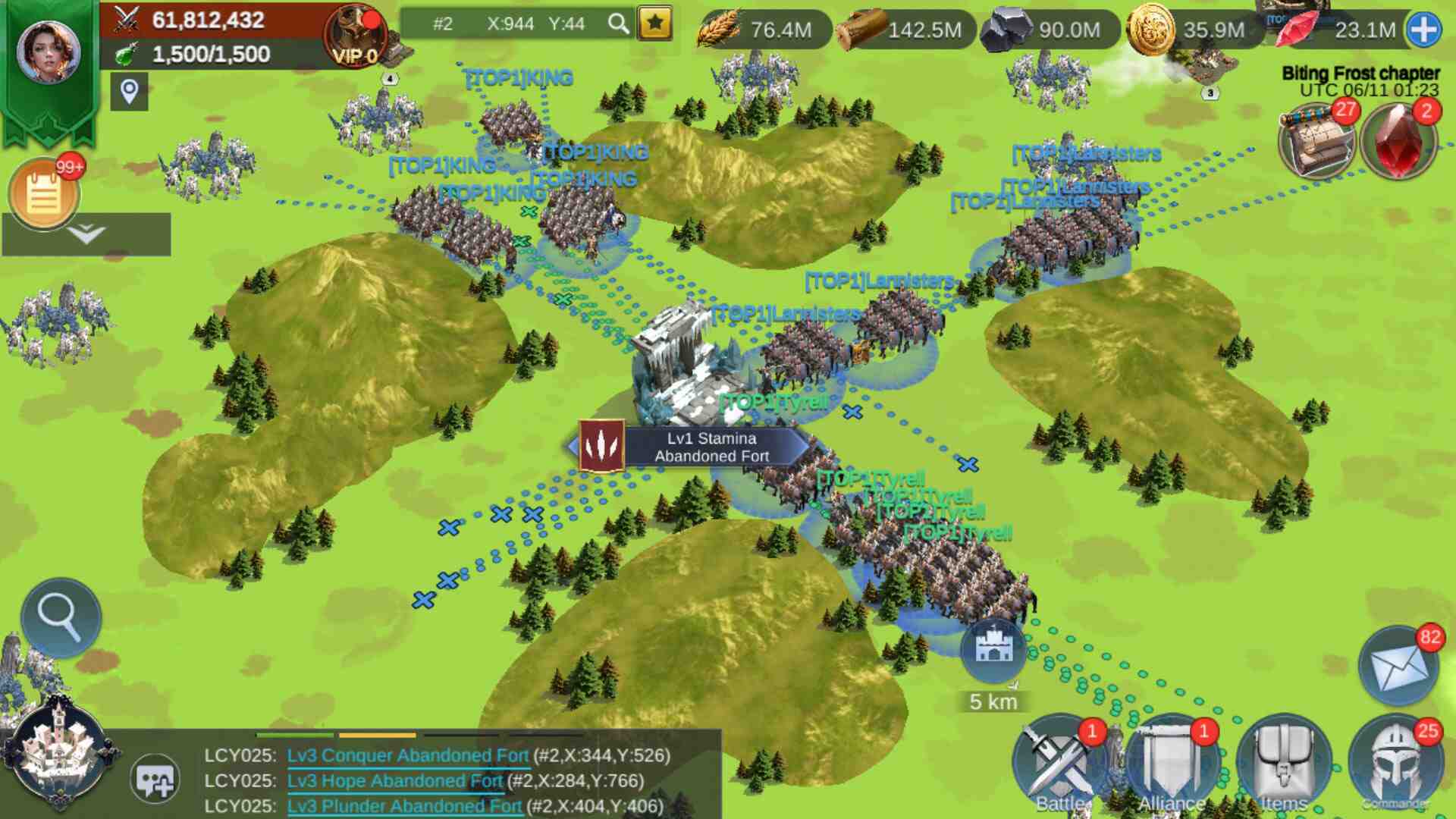Follow the Lv3 Hope Abandoned Fort link
The height and width of the screenshot is (819, 1456).
(394, 781)
